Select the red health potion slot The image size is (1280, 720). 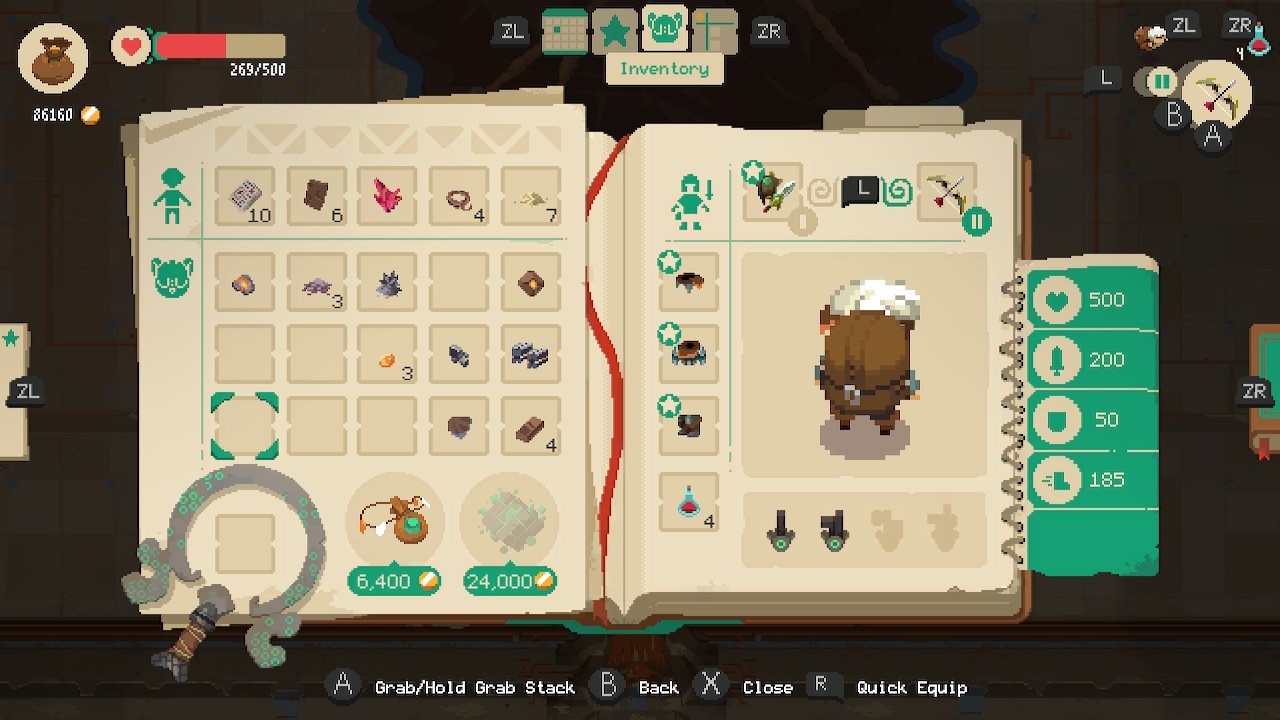(689, 502)
